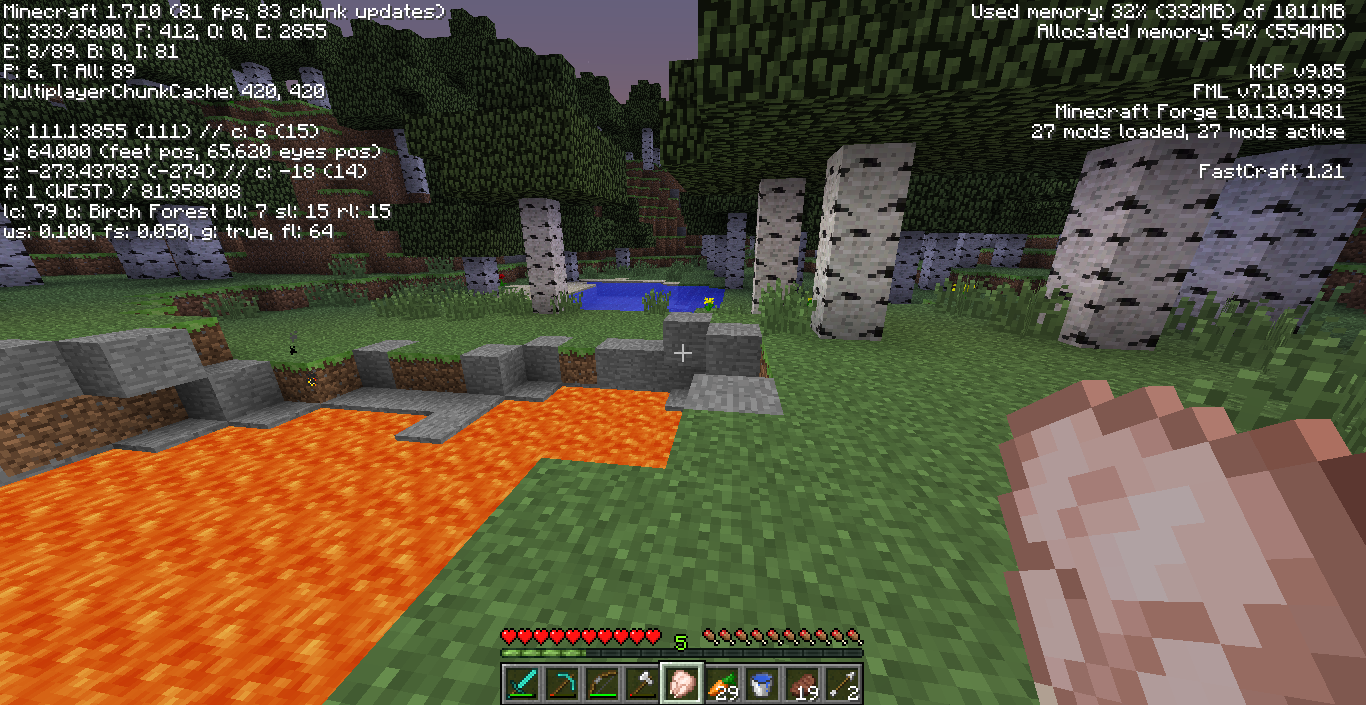Select the stack of 19 raw meat
The height and width of the screenshot is (705, 1366).
click(x=802, y=684)
